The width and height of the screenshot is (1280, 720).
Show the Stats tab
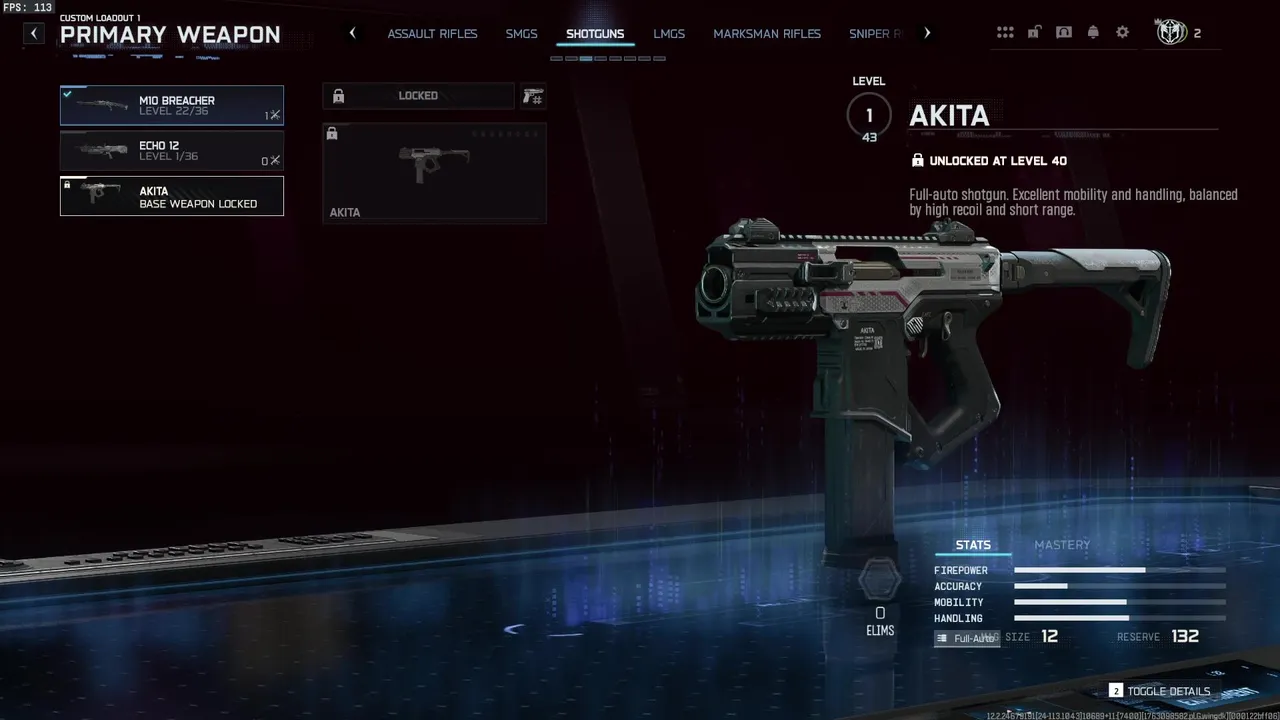(973, 545)
